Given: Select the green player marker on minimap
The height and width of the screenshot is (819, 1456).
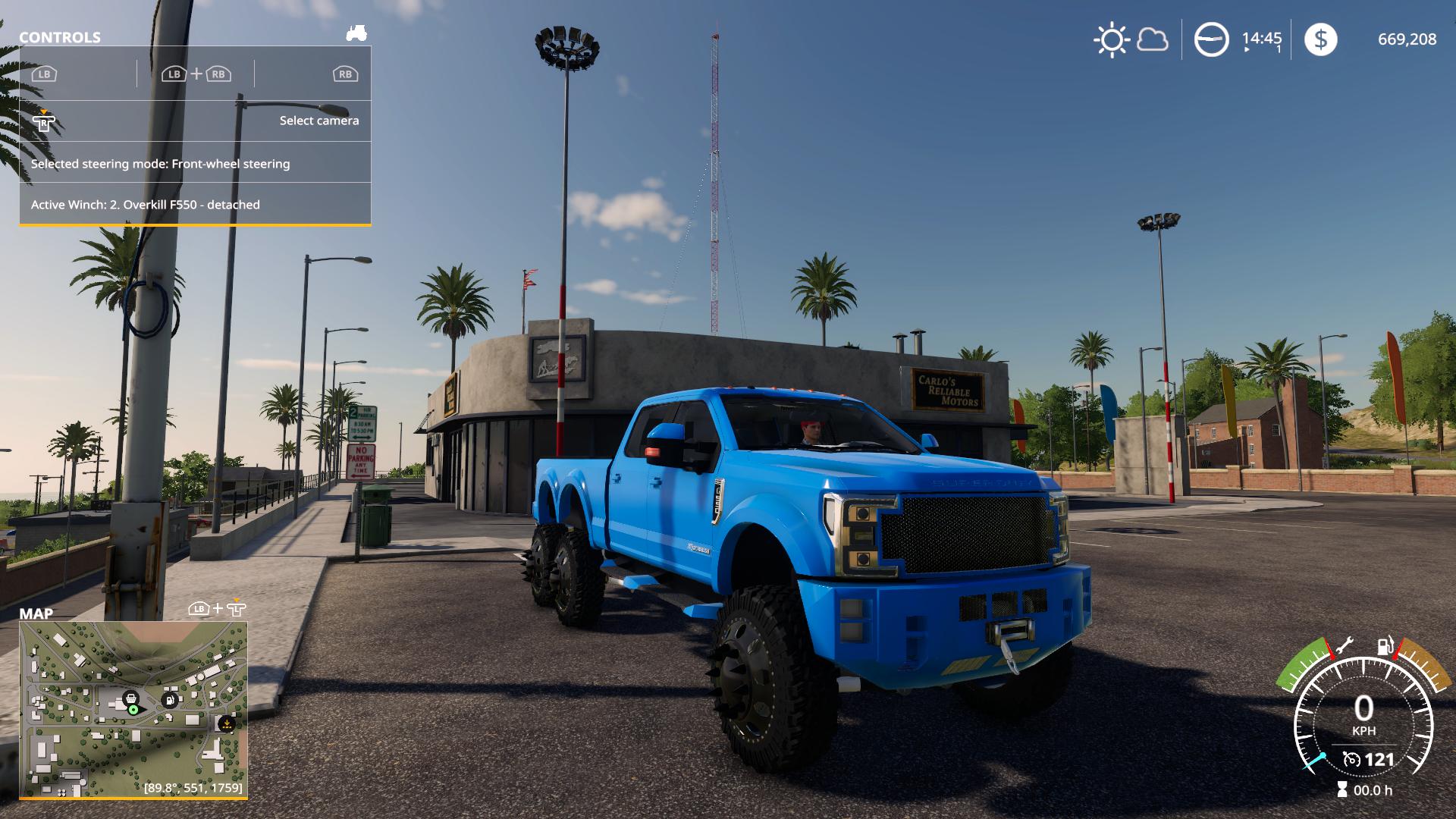Looking at the screenshot, I should [x=133, y=709].
